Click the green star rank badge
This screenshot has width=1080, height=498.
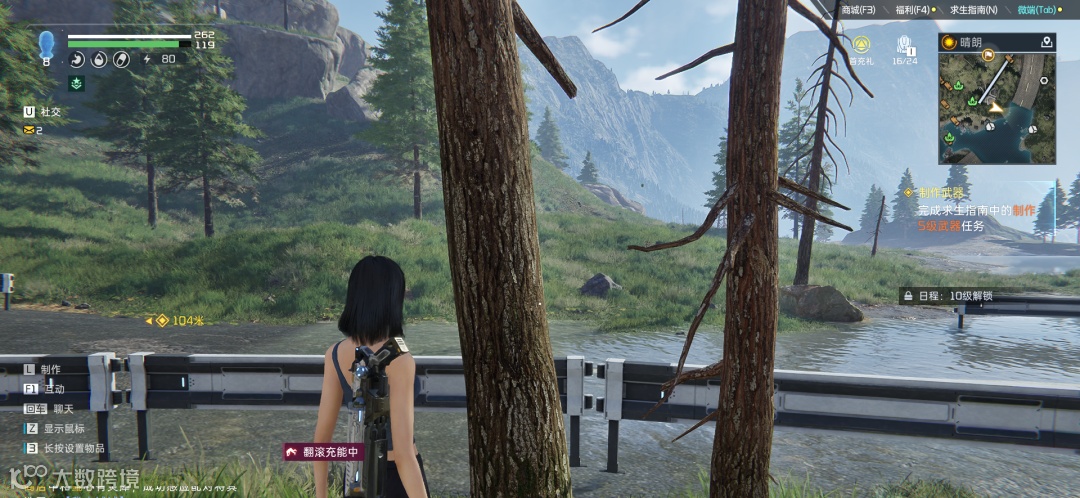[x=77, y=84]
